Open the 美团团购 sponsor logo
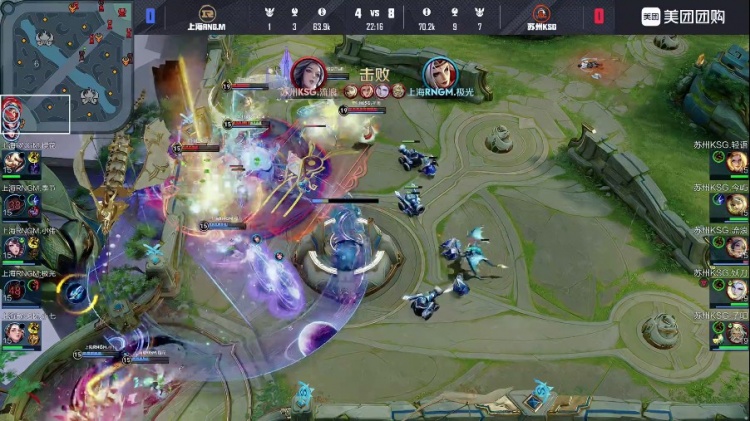The image size is (750, 421). (x=688, y=16)
